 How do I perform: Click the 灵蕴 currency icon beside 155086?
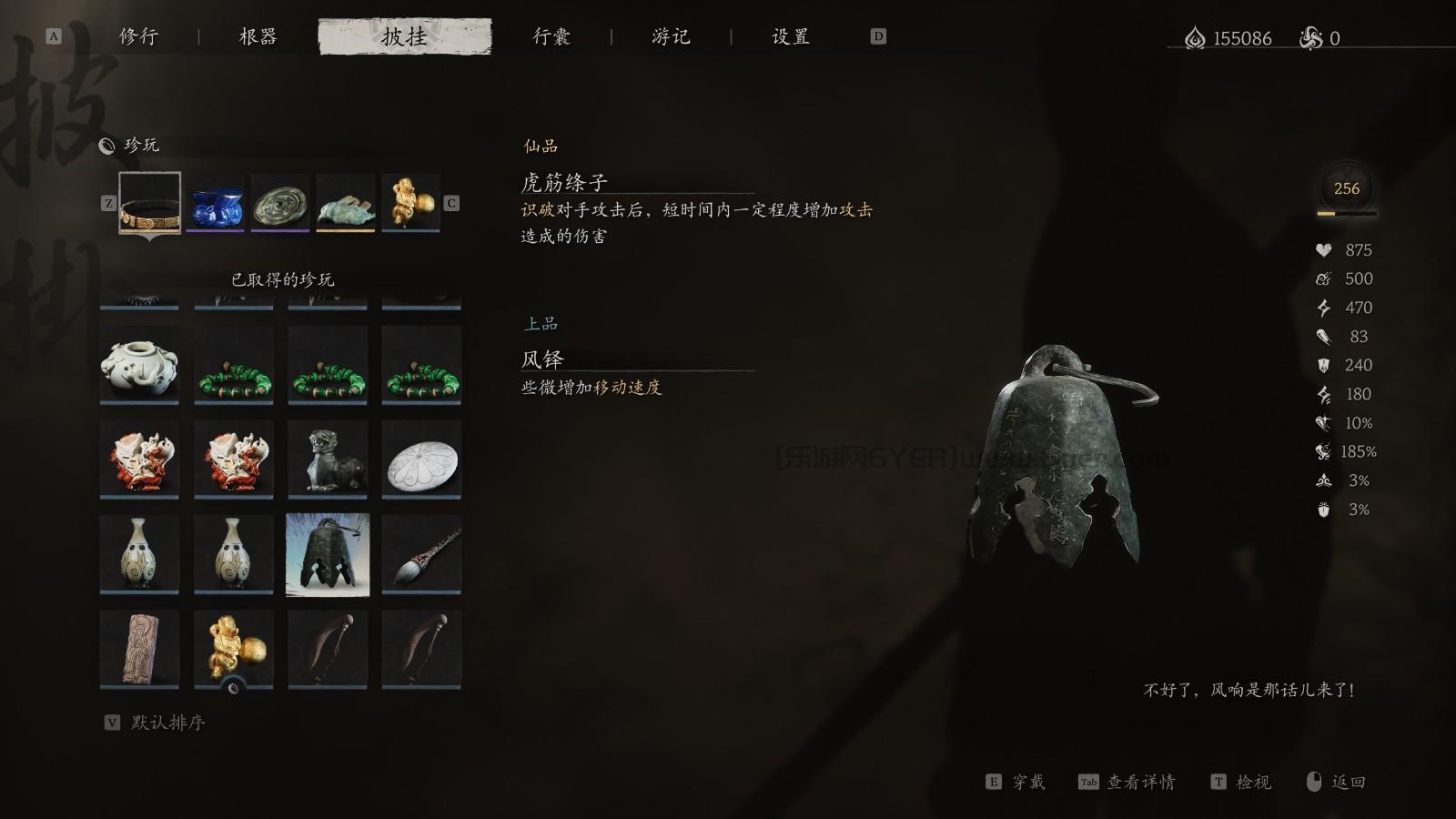pos(1195,38)
